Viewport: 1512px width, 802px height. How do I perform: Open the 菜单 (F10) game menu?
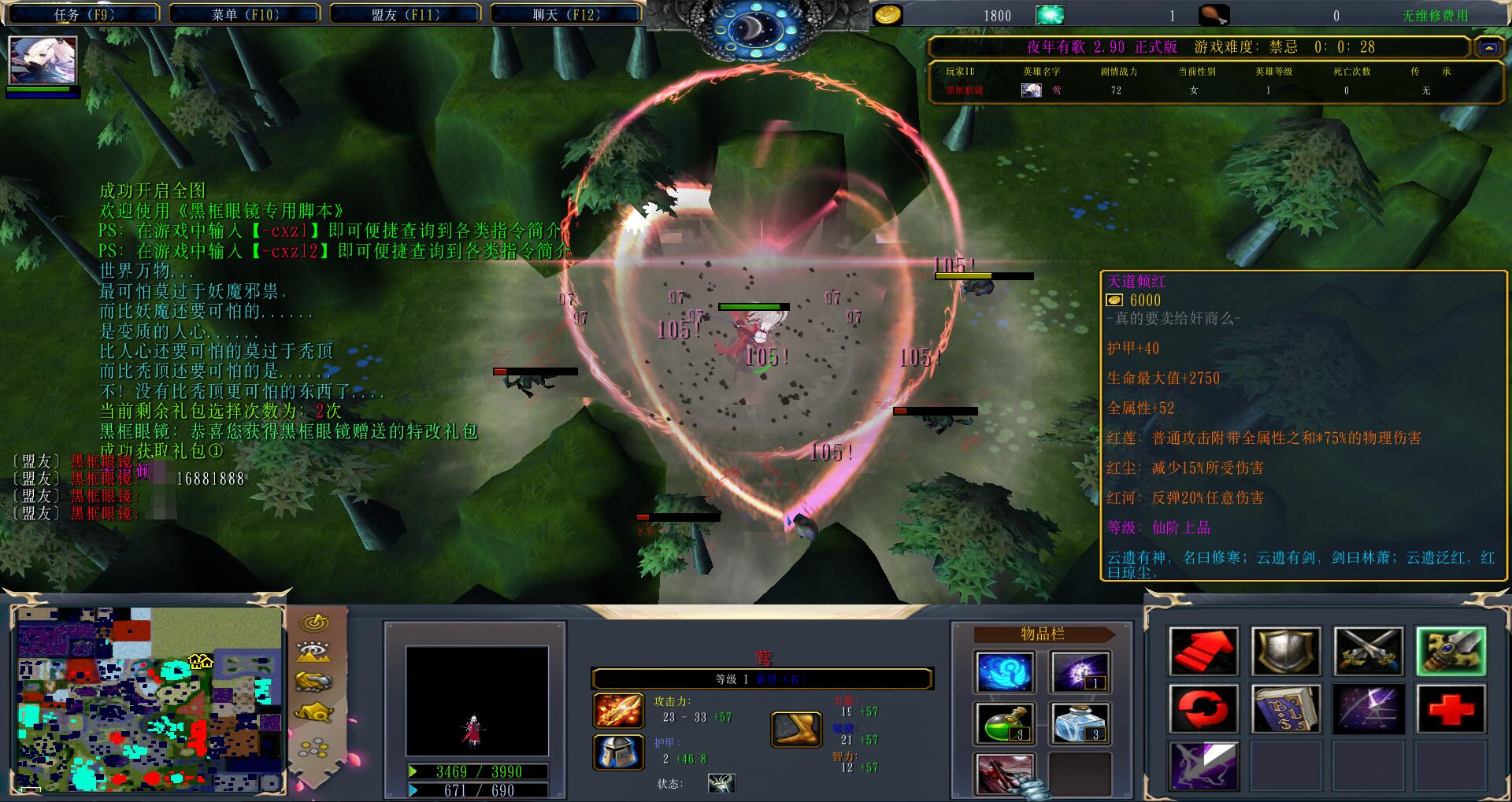tap(245, 14)
